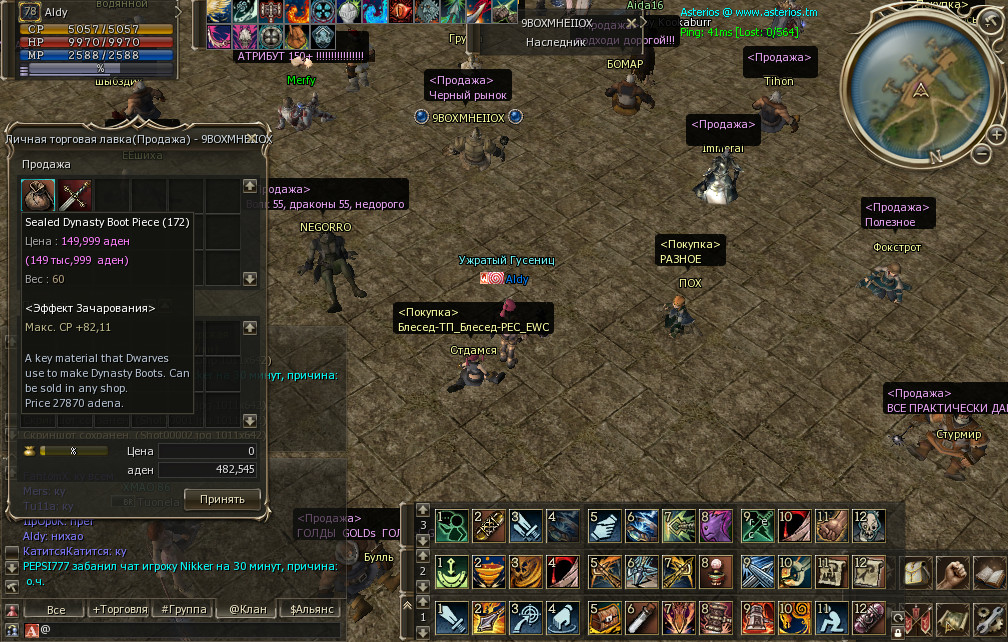Select the Sealed Dynasty Boot Piece slot
The width and height of the screenshot is (1008, 642).
[39, 193]
